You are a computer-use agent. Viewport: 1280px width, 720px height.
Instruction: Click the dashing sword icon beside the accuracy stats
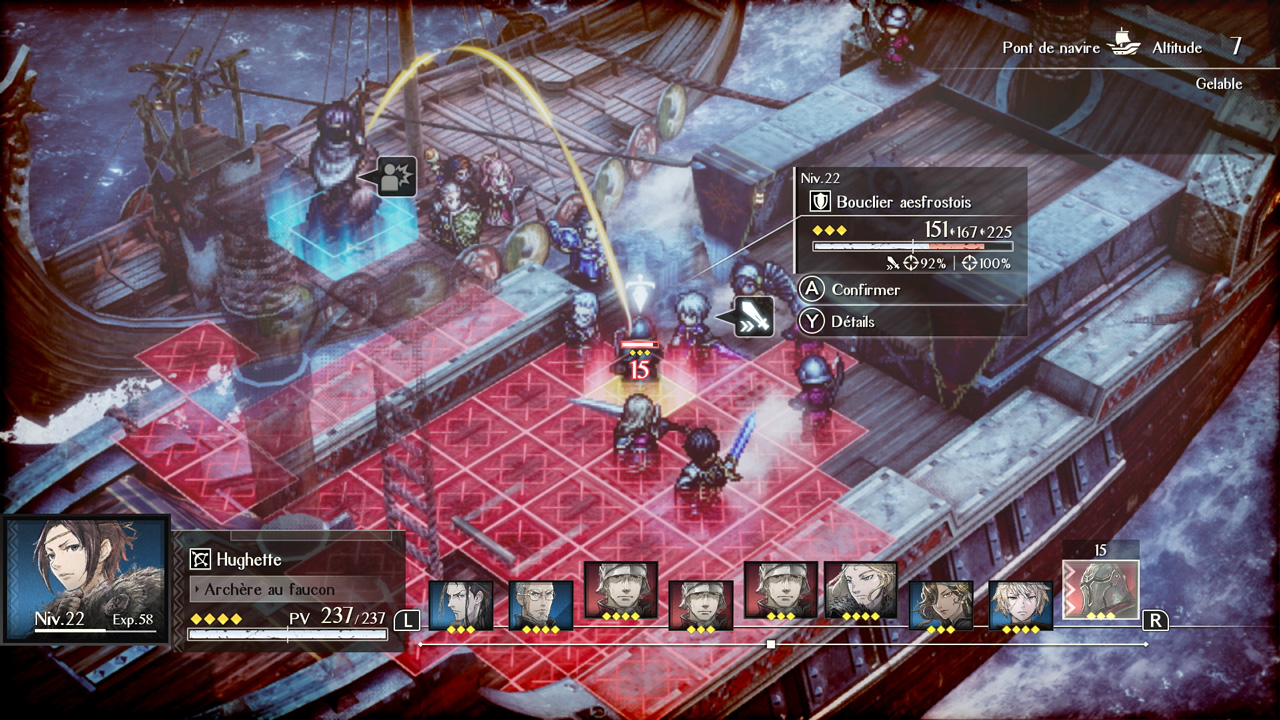coord(894,264)
